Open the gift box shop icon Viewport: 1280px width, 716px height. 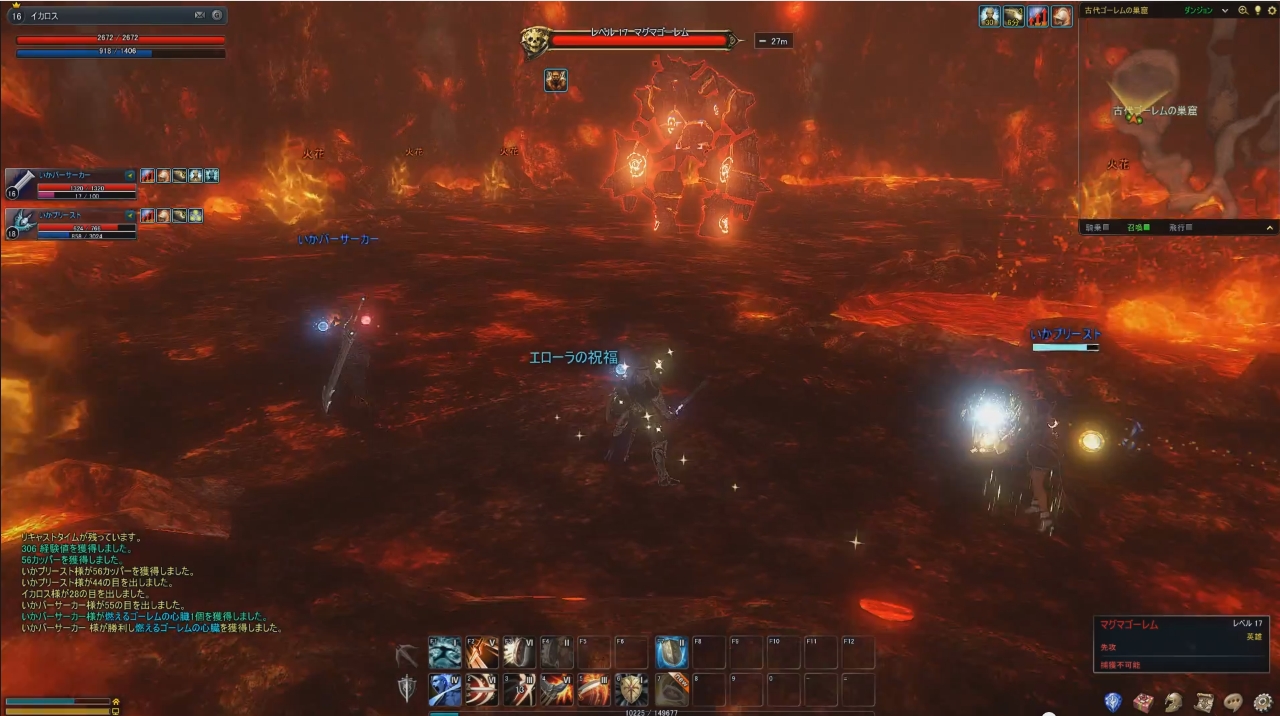(x=1143, y=702)
